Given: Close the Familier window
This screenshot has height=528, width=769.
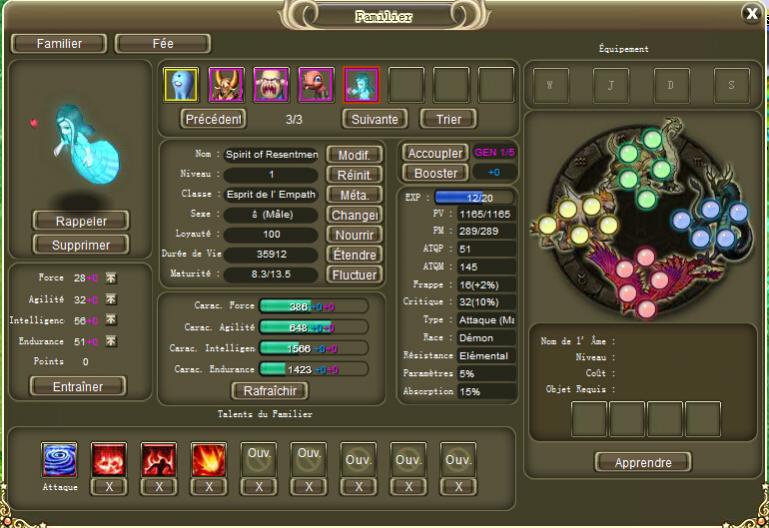Looking at the screenshot, I should click(751, 13).
